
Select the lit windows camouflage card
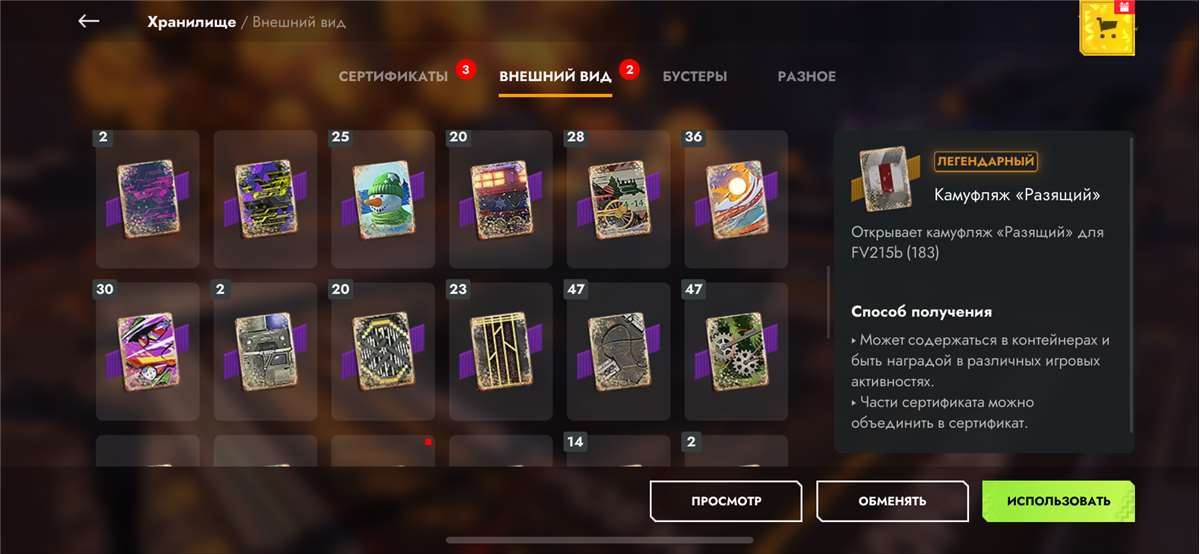500,199
